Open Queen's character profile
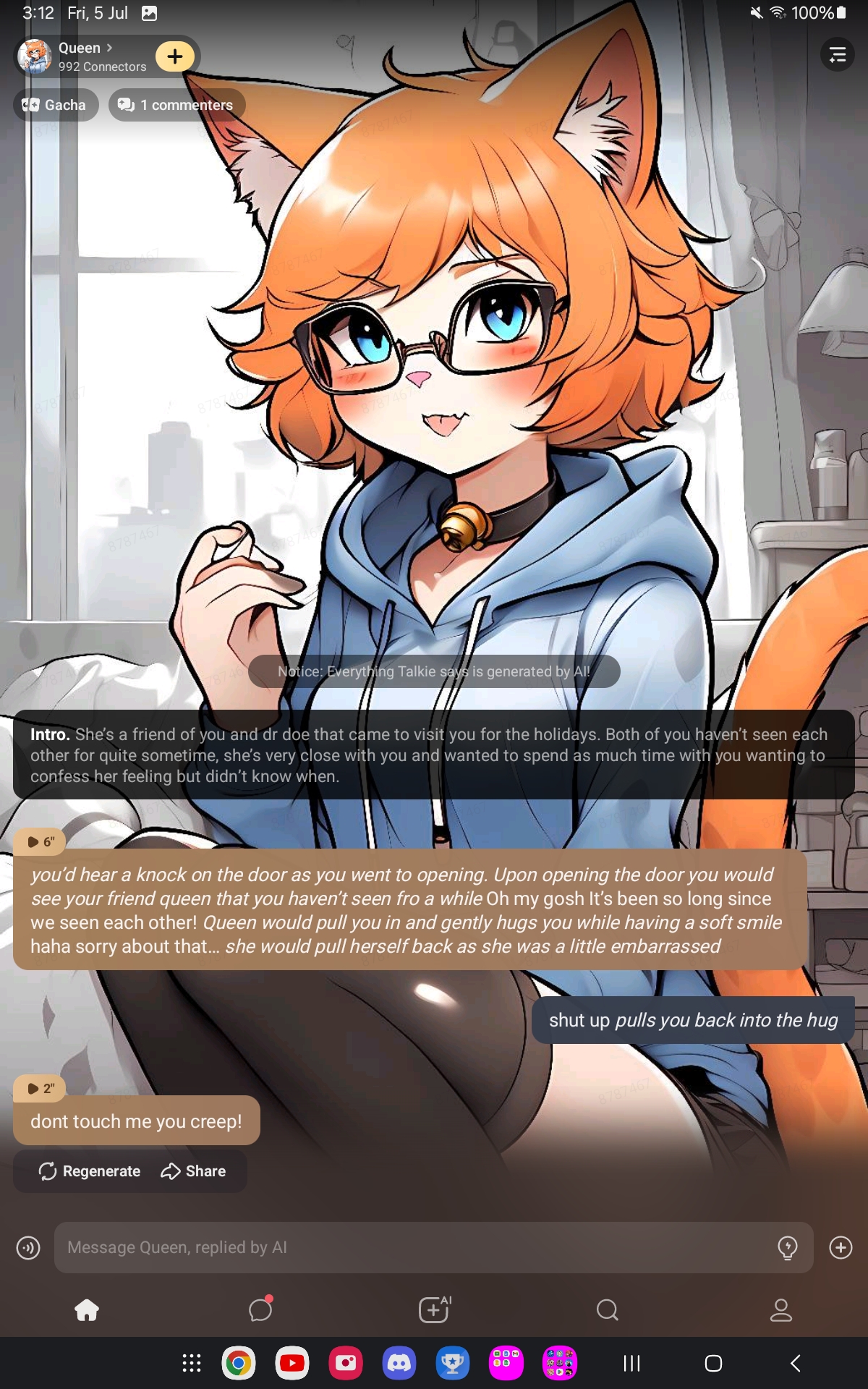This screenshot has width=868, height=1389. 80,56
